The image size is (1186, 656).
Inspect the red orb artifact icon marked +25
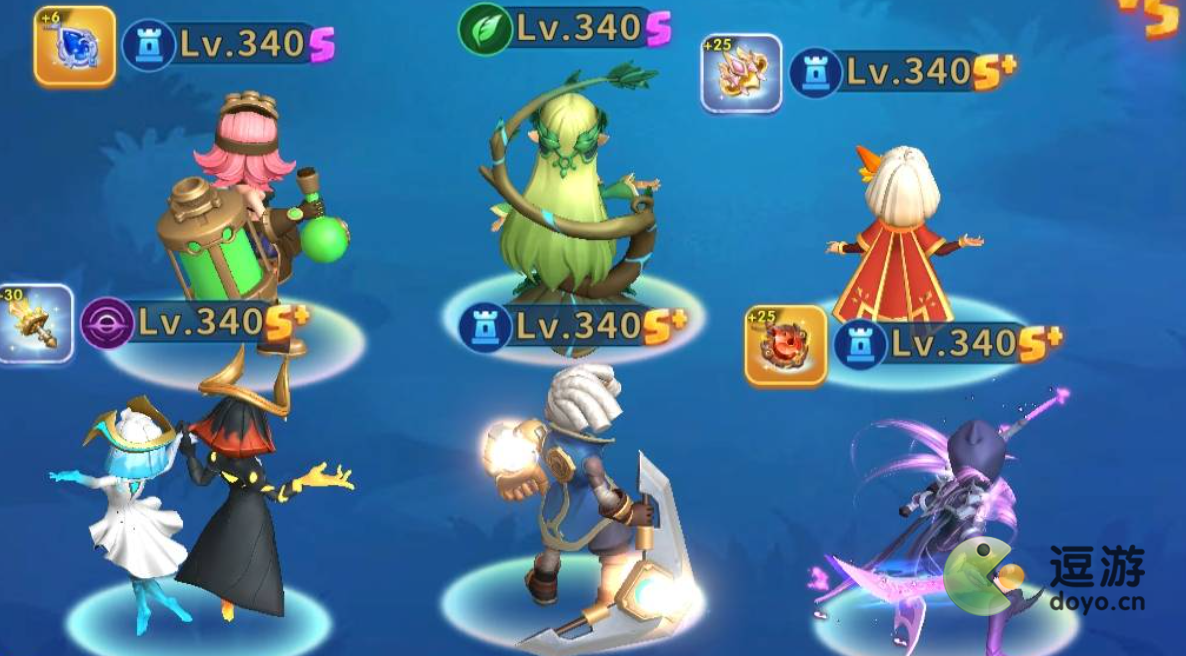pos(786,346)
